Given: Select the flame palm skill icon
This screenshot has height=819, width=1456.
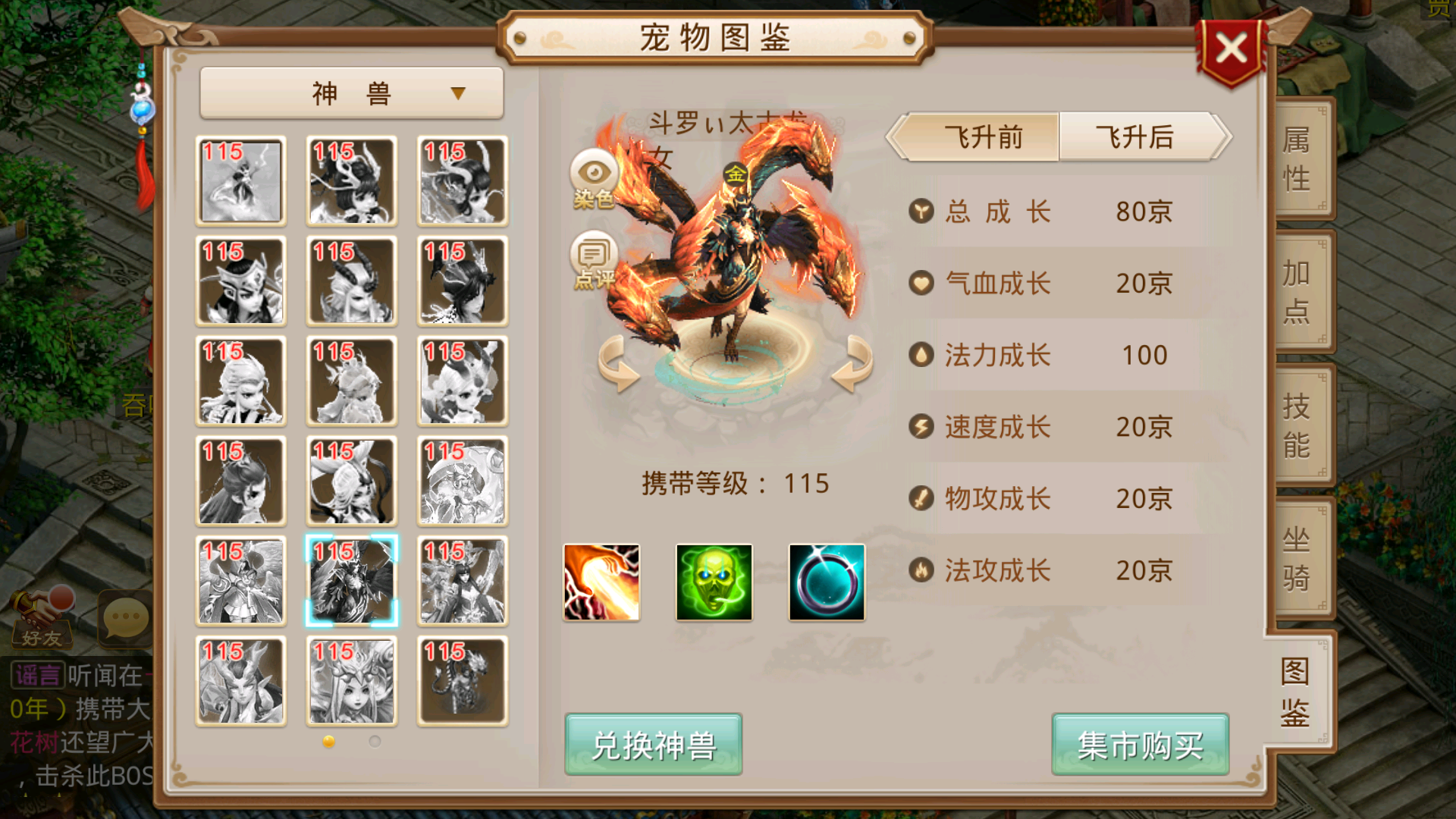Looking at the screenshot, I should click(x=601, y=582).
